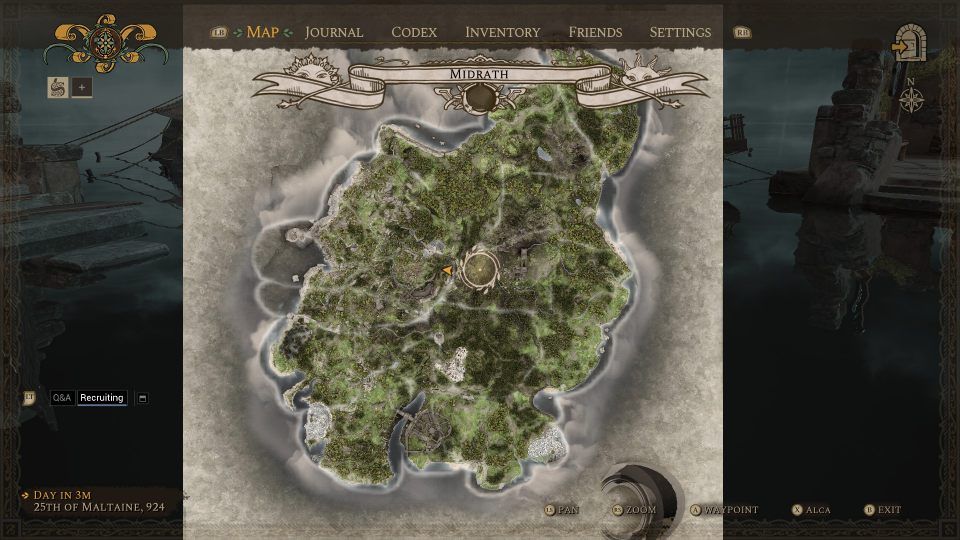The width and height of the screenshot is (960, 540).
Task: Click the exit door icon
Action: point(910,46)
